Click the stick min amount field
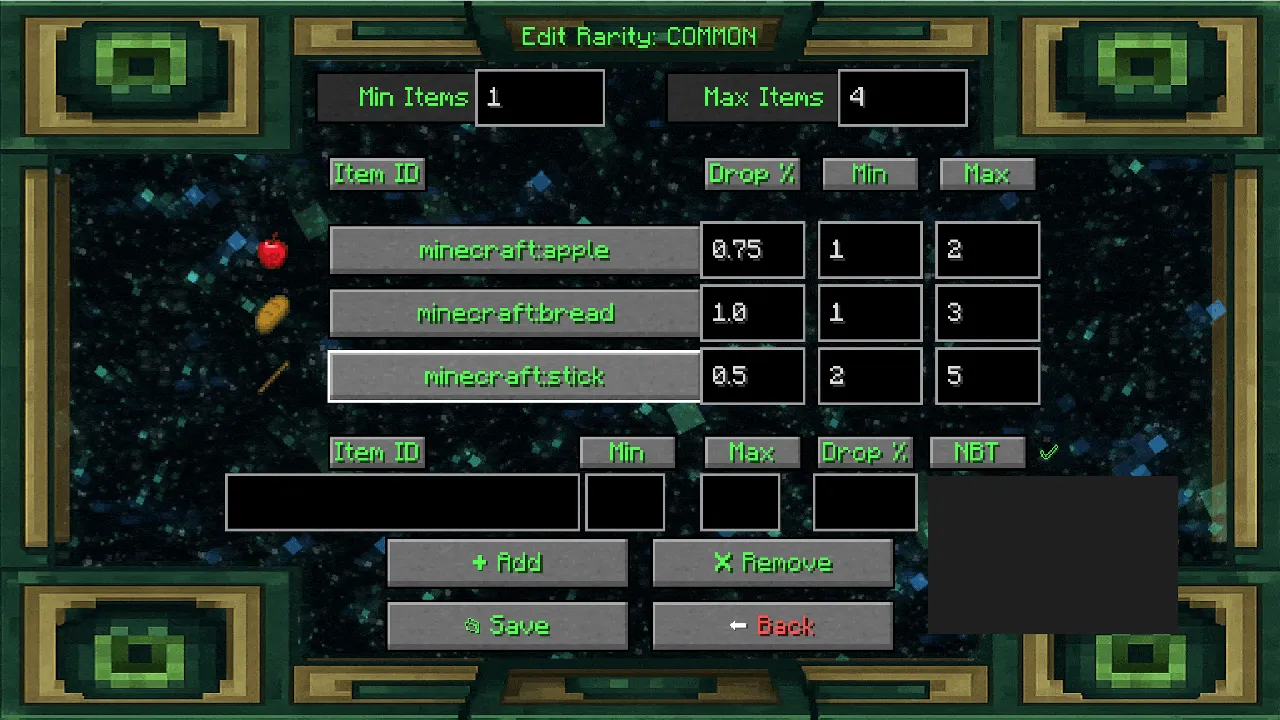Screen dimensions: 1280x720 point(870,376)
